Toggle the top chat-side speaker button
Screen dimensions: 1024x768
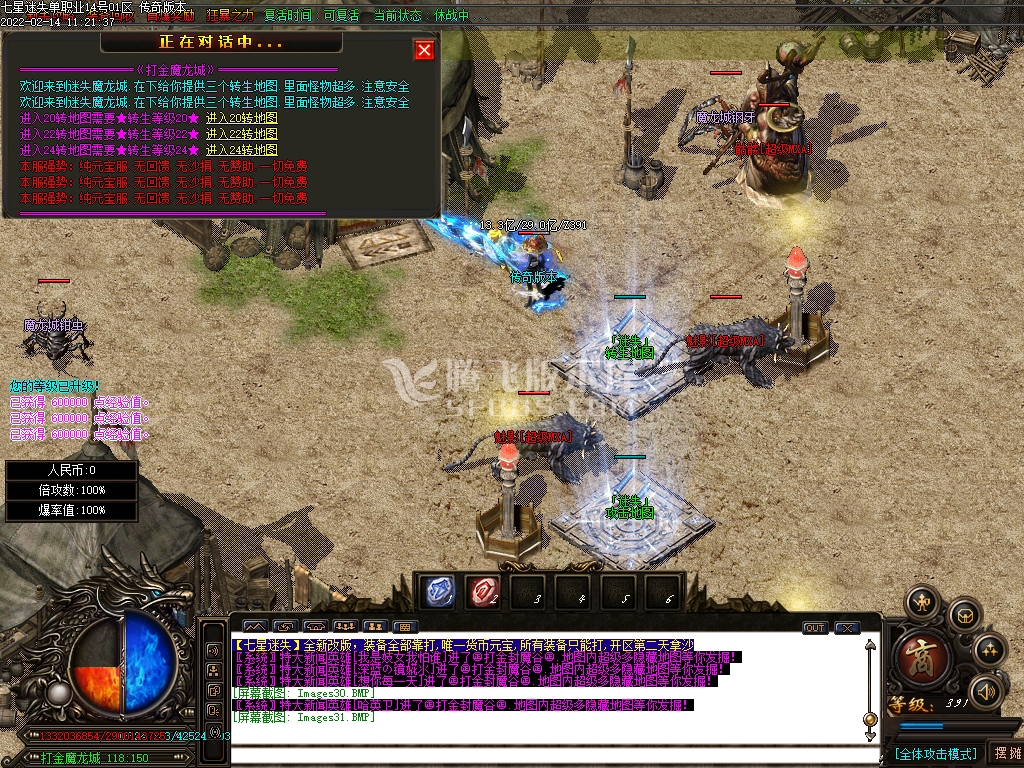tap(213, 650)
